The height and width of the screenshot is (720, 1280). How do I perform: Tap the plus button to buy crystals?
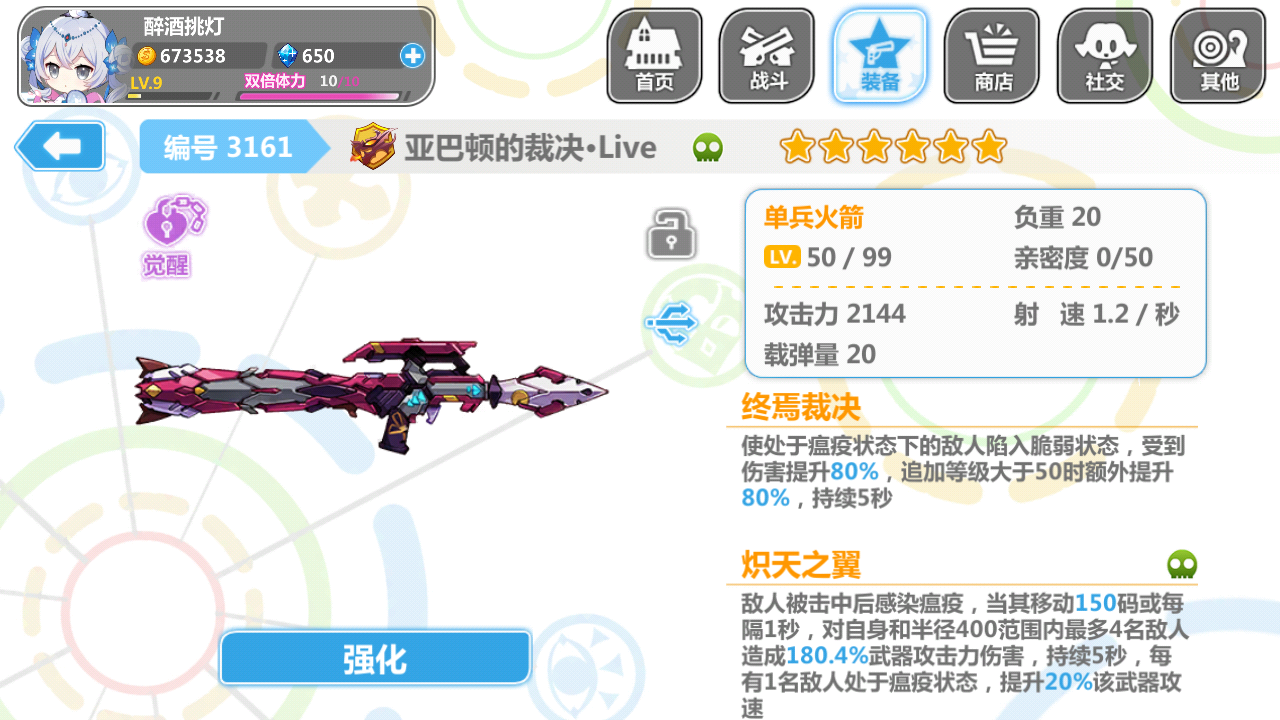point(411,56)
